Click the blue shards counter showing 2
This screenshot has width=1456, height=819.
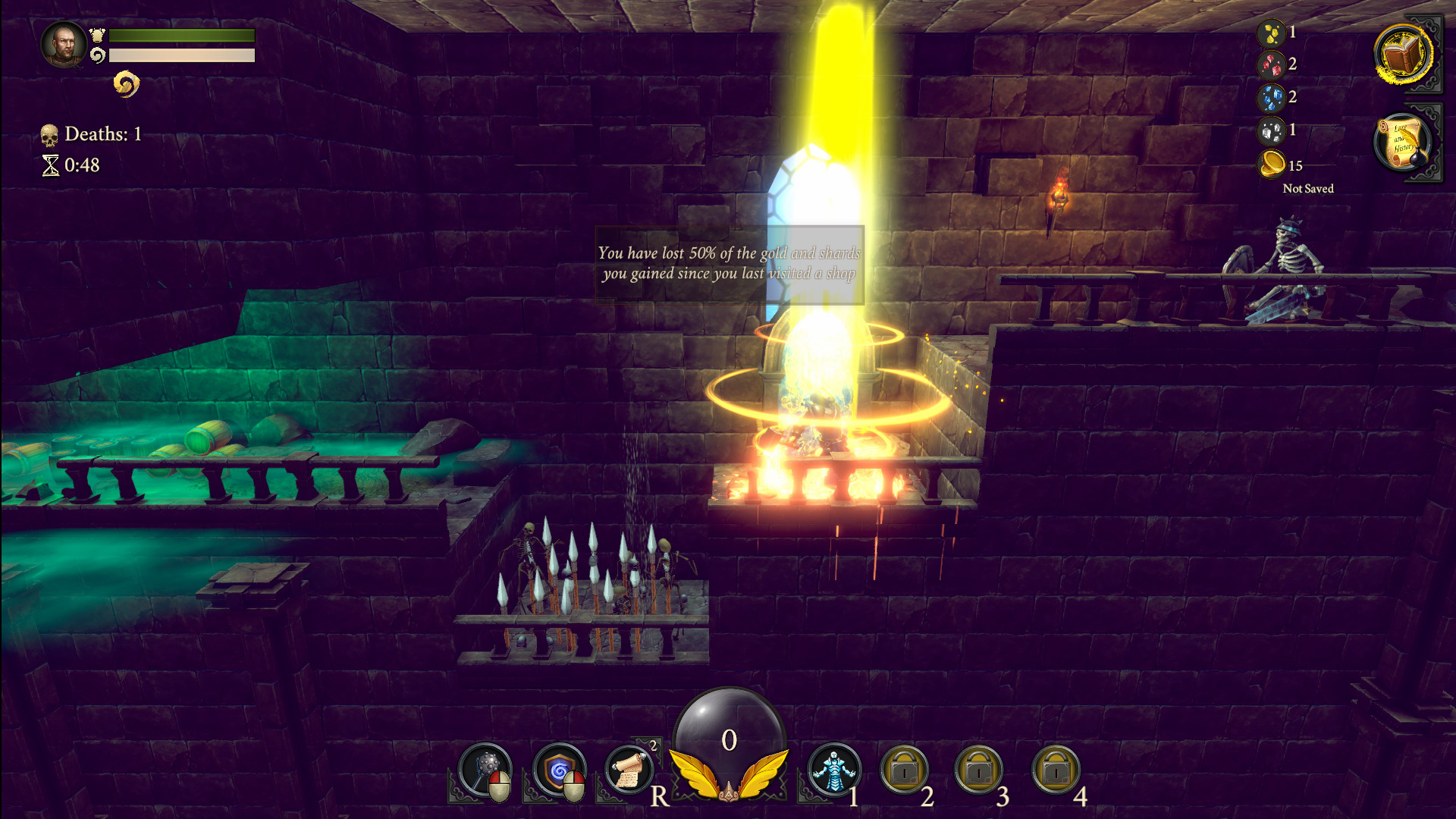pos(1271,97)
